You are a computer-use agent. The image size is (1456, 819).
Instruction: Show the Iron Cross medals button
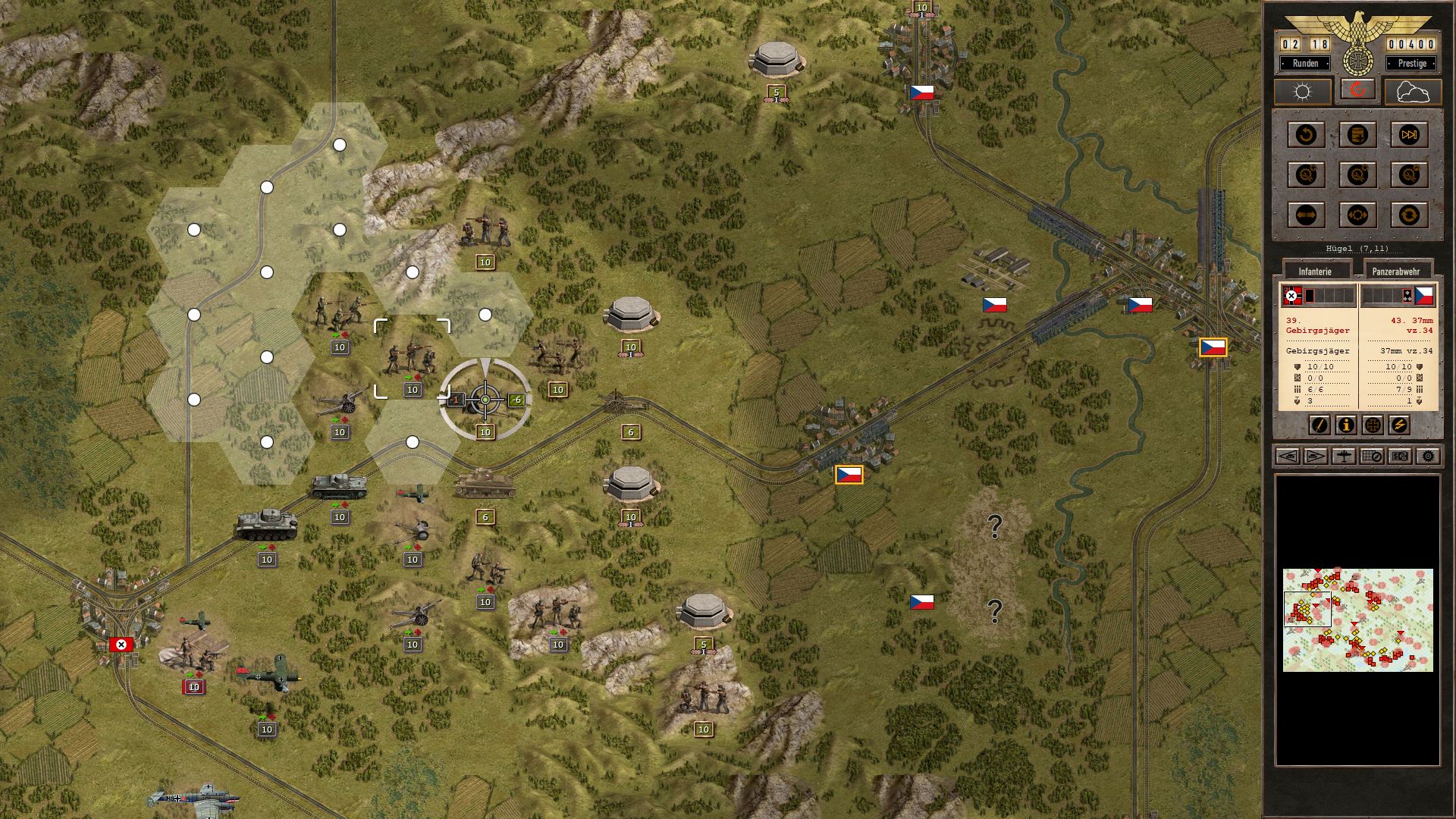point(1373,425)
